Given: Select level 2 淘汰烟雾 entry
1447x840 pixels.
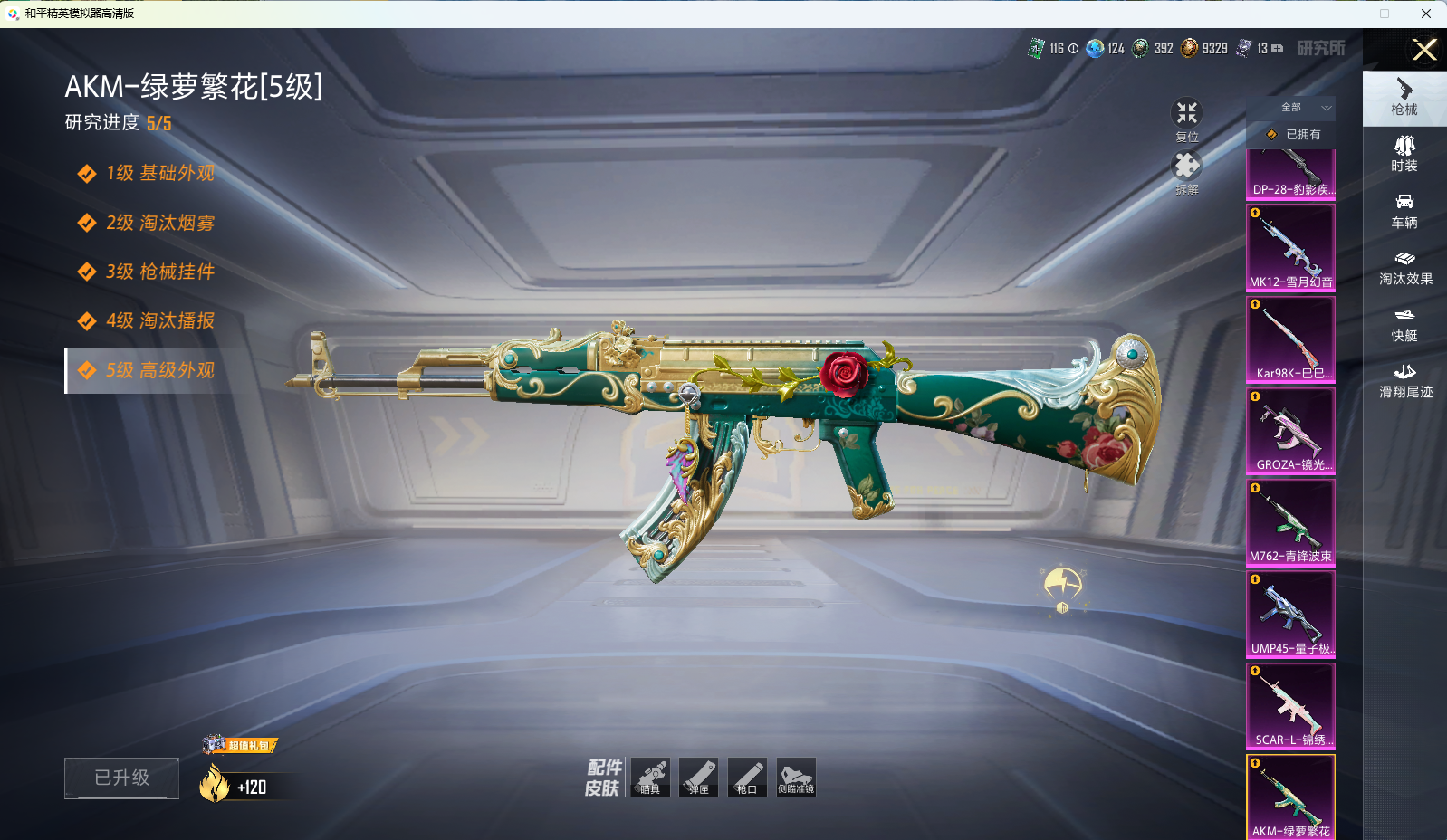Looking at the screenshot, I should pyautogui.click(x=159, y=223).
